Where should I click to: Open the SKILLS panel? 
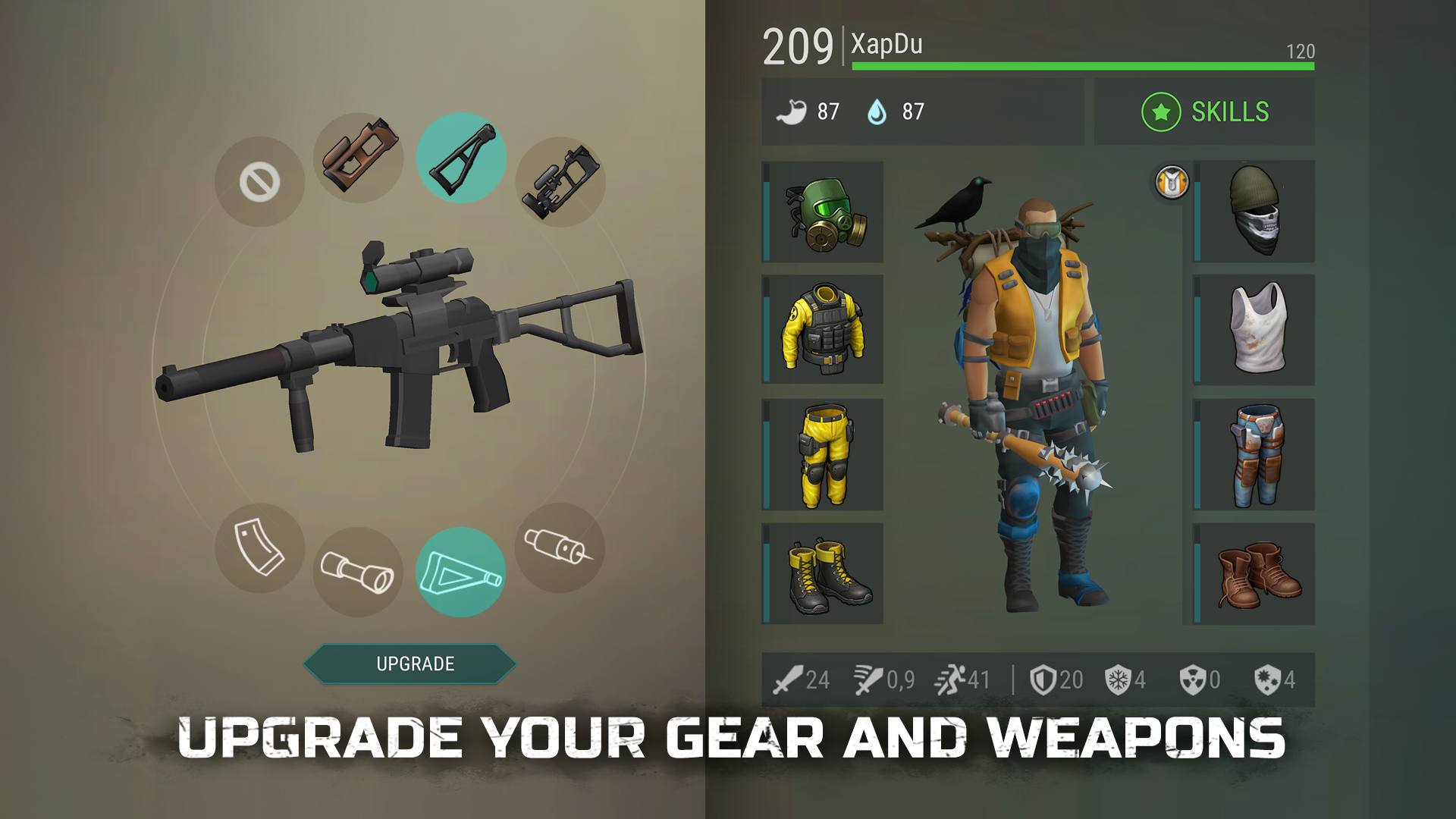1206,111
